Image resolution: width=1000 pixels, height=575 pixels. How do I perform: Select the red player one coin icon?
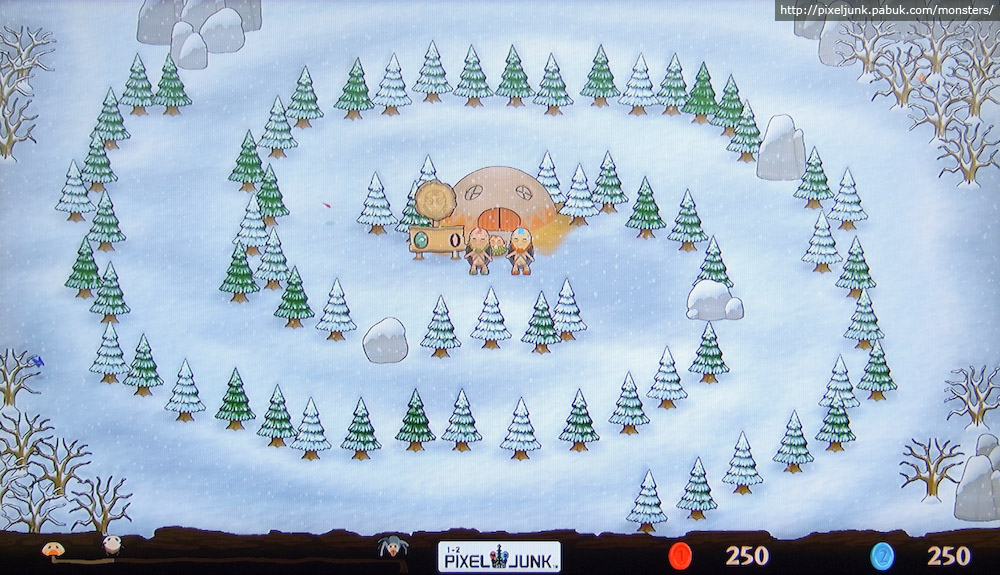pos(681,555)
